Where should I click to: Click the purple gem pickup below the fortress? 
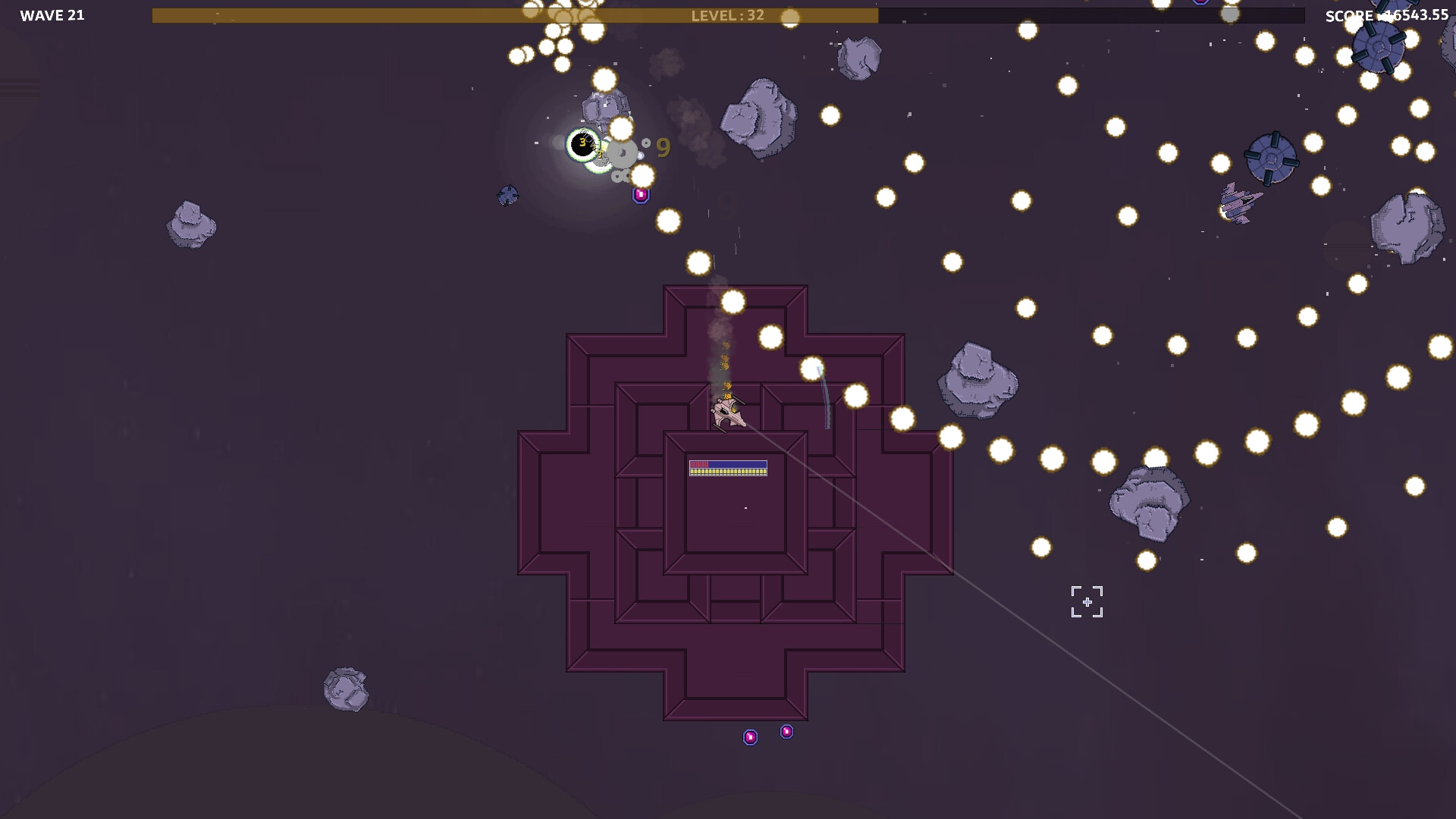tap(787, 731)
